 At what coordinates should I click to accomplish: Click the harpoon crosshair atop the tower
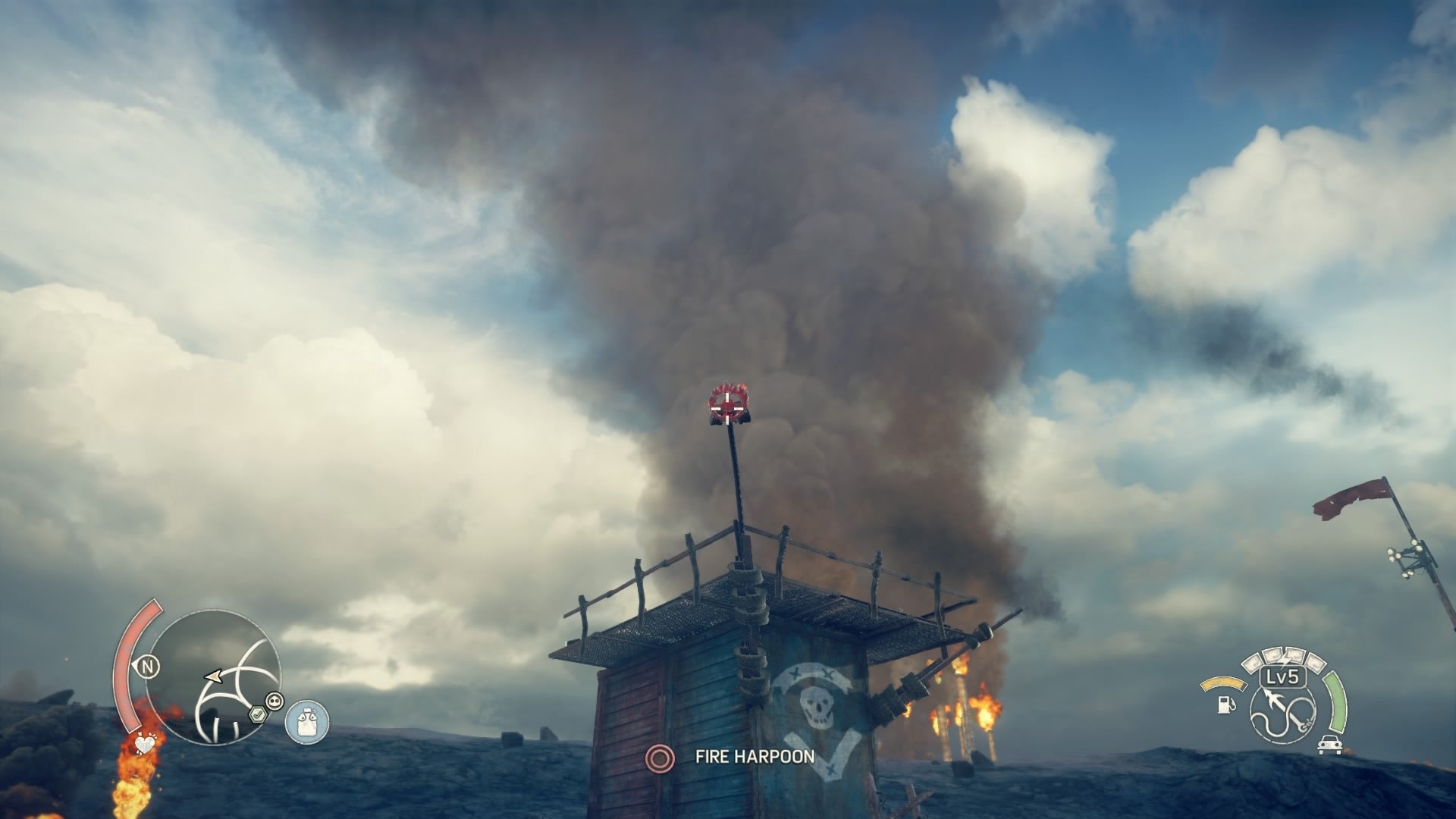(x=729, y=408)
